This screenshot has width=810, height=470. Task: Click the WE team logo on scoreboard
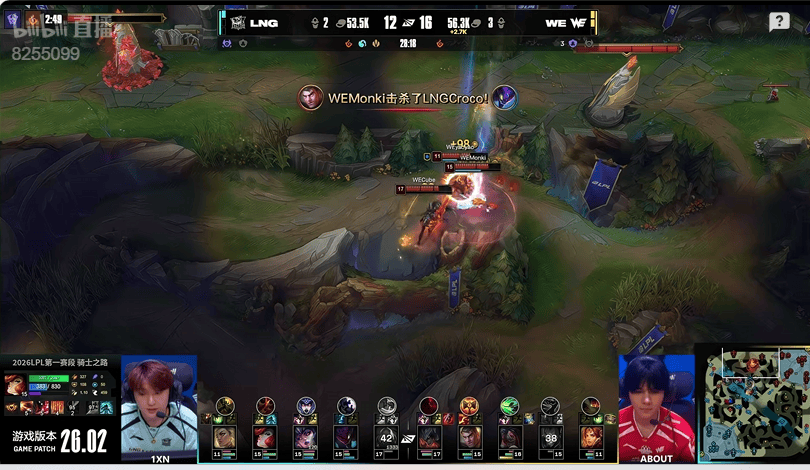coord(579,22)
